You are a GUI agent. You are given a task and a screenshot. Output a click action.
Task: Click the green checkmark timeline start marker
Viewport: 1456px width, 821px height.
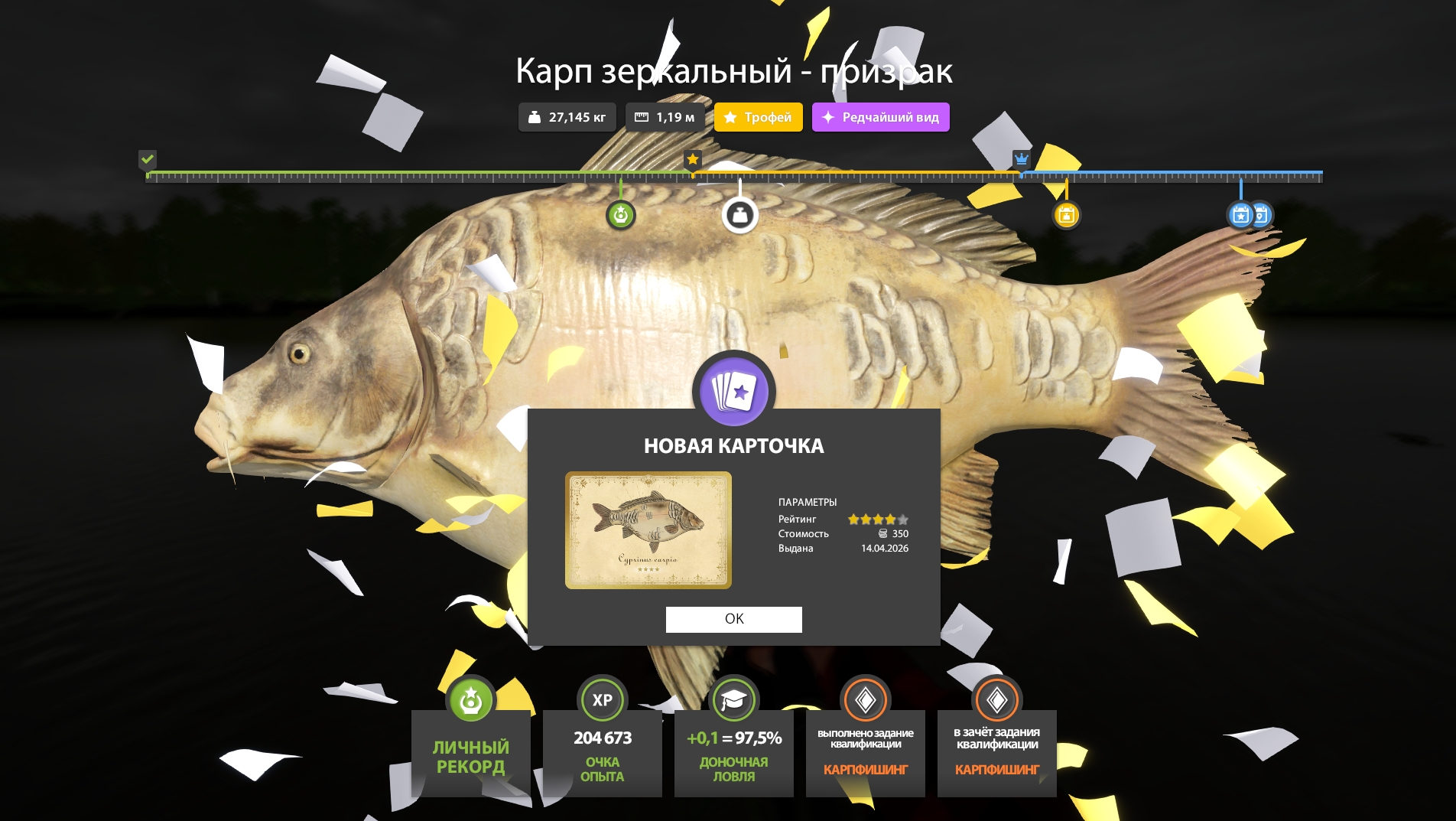tap(148, 159)
